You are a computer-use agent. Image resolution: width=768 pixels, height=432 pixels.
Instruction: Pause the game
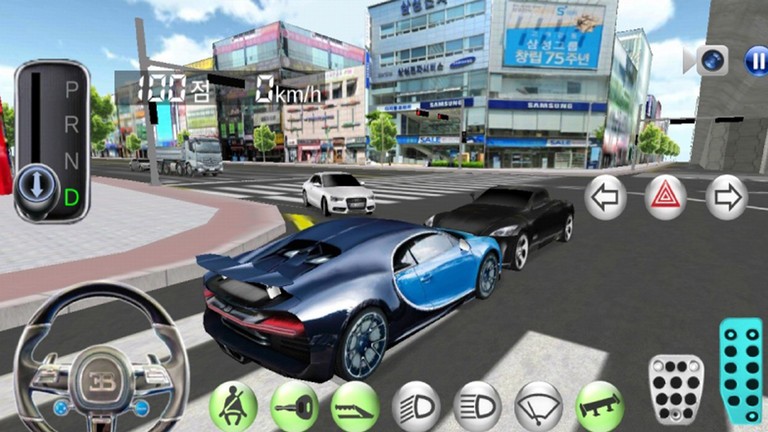coord(756,61)
